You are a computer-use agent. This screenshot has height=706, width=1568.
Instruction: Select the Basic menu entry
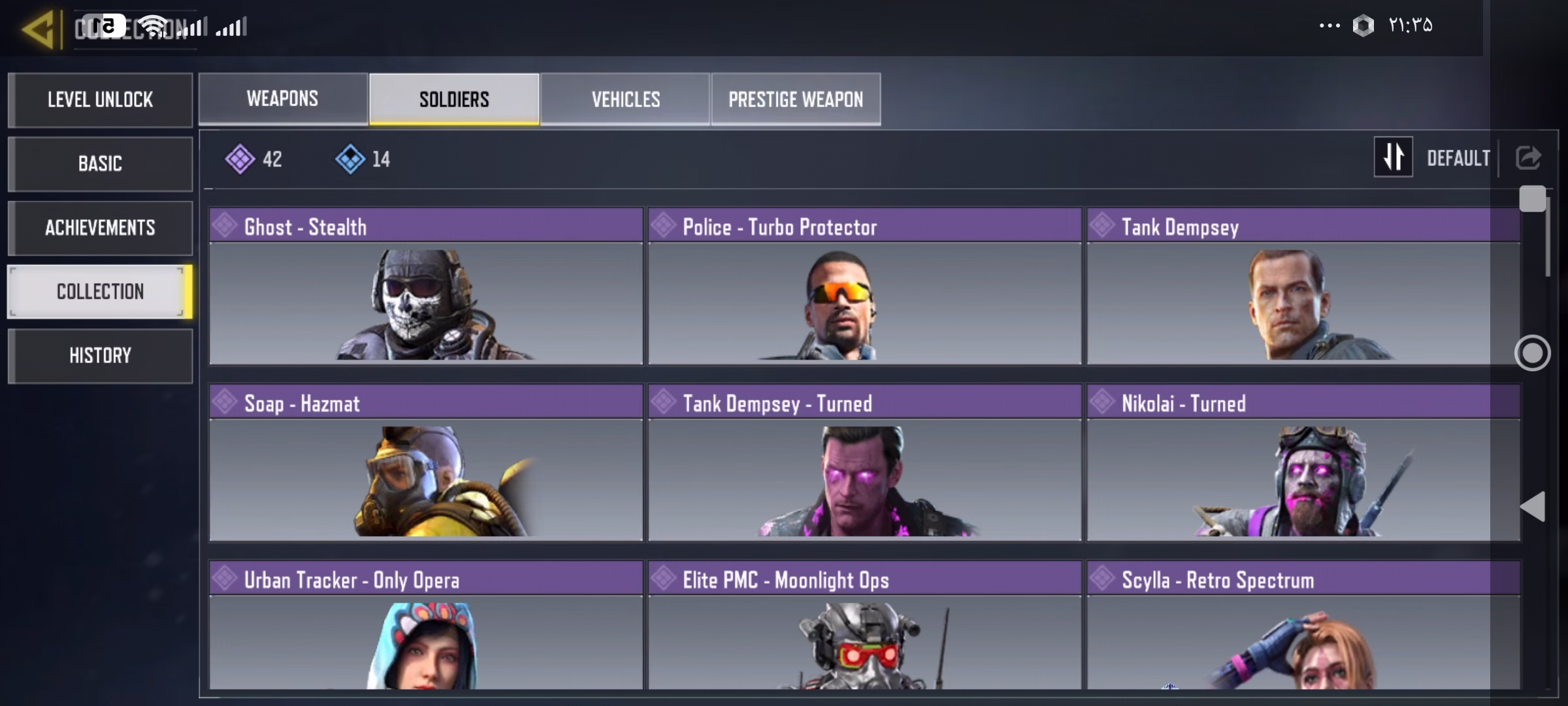pos(100,163)
